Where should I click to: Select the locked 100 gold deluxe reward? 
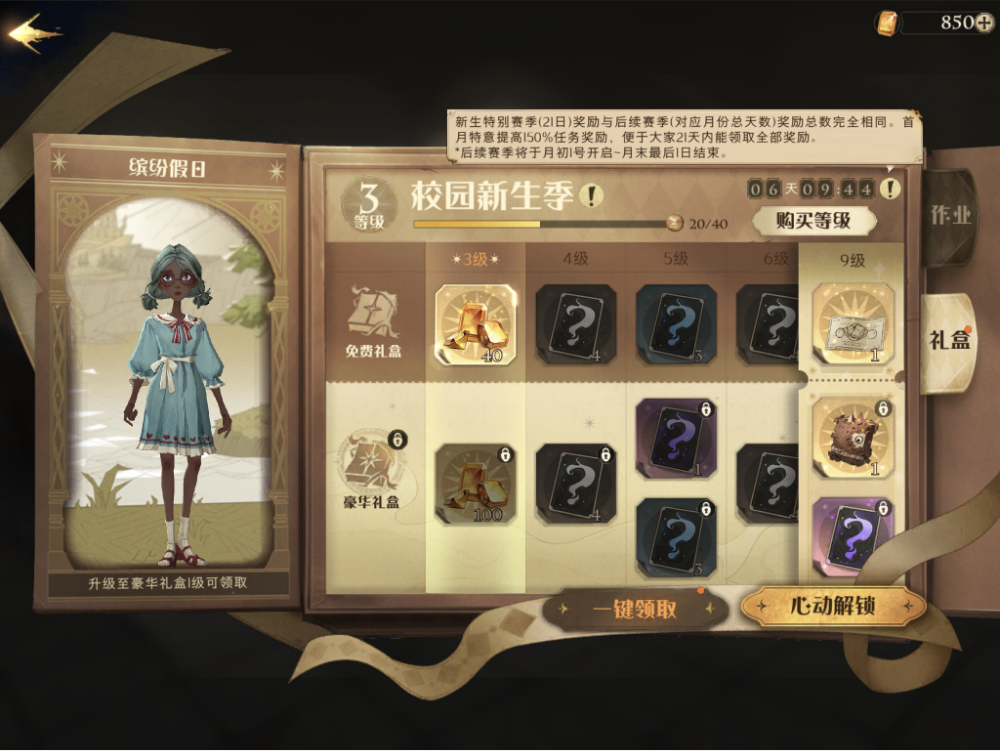coord(476,484)
